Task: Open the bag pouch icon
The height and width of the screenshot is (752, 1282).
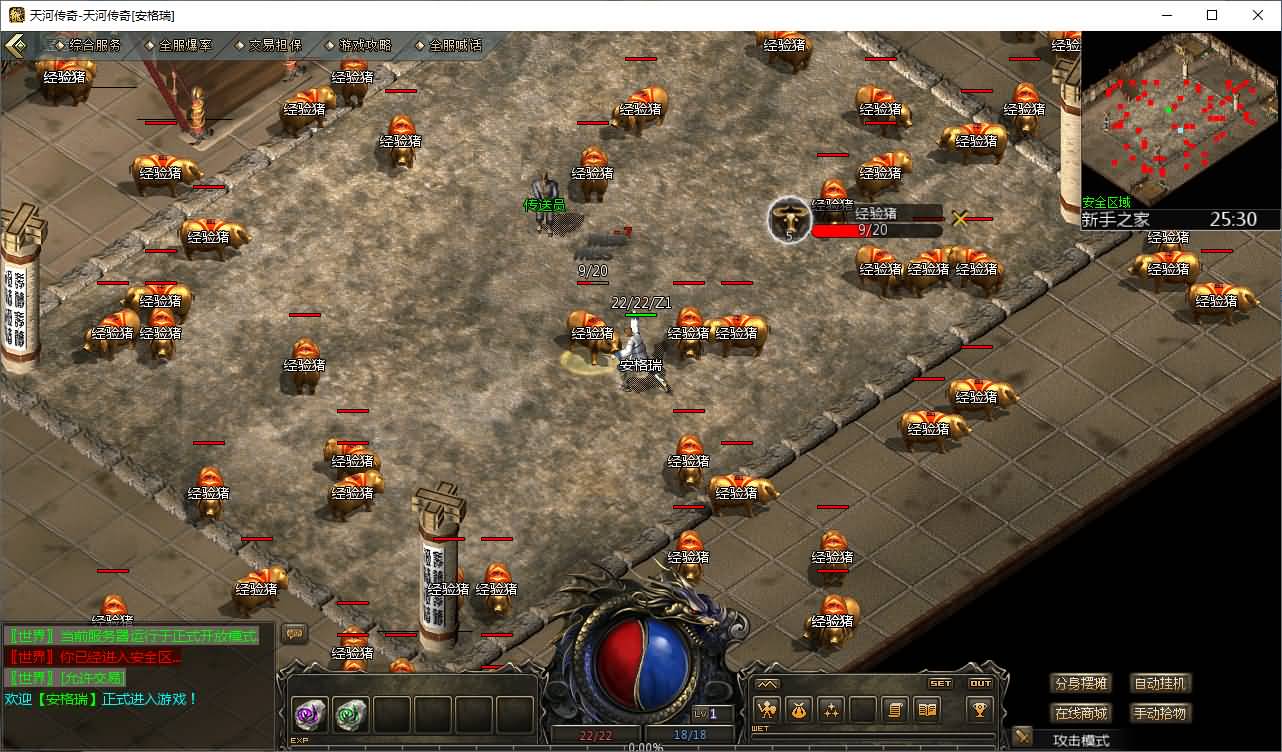Action: (x=799, y=710)
